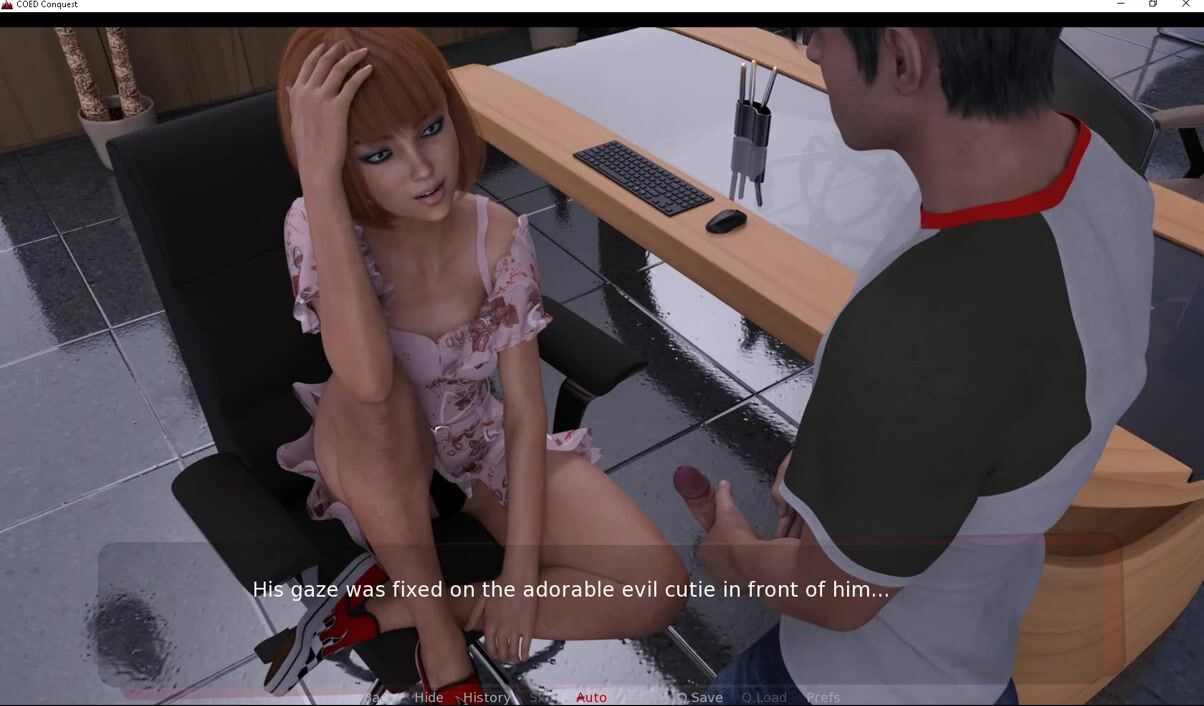Open the History log

[x=486, y=697]
